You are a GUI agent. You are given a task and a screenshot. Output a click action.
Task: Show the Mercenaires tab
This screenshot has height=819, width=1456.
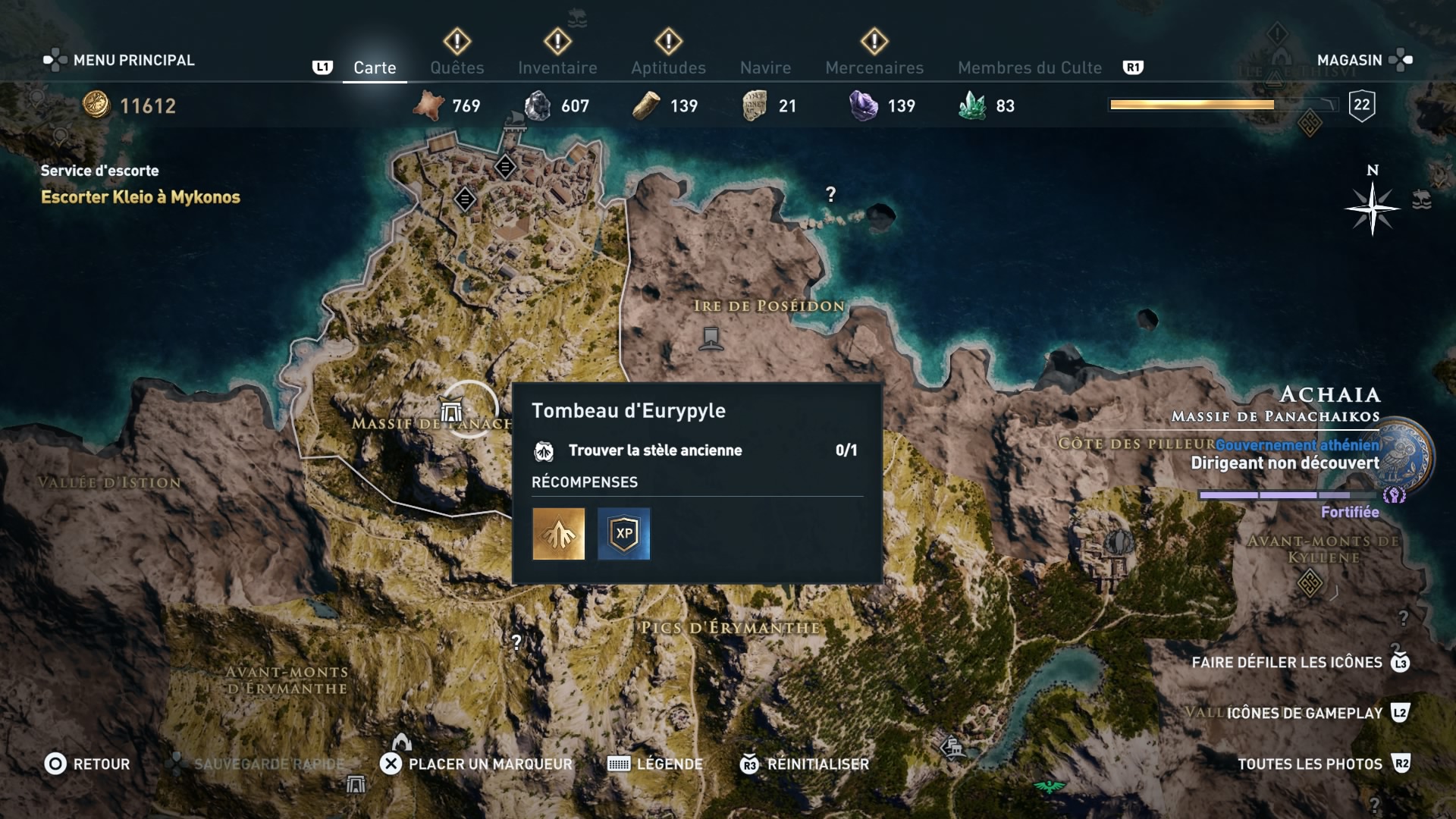tap(874, 67)
